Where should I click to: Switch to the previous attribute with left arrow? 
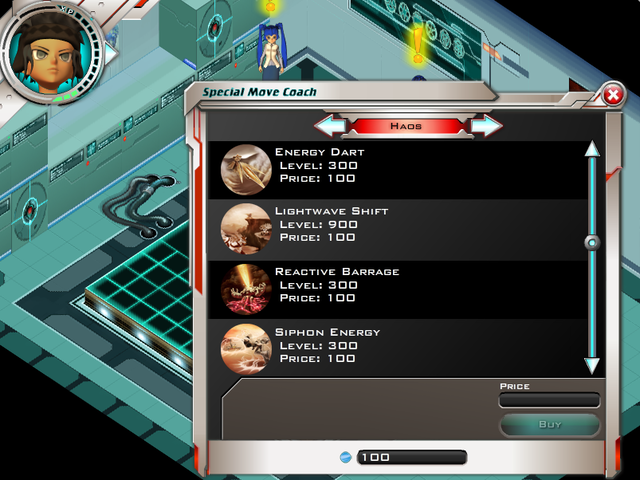click(x=331, y=126)
